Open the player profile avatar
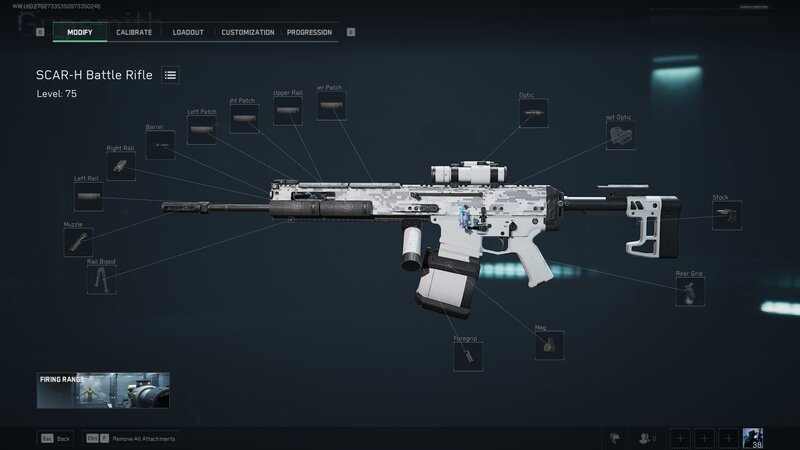 tap(754, 438)
